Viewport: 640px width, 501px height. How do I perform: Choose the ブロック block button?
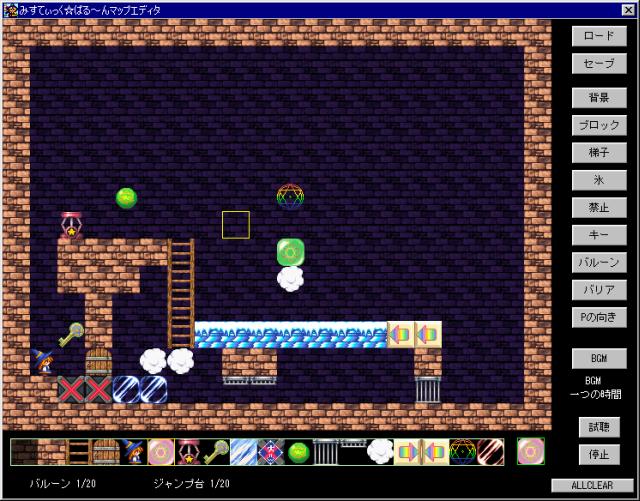point(599,125)
